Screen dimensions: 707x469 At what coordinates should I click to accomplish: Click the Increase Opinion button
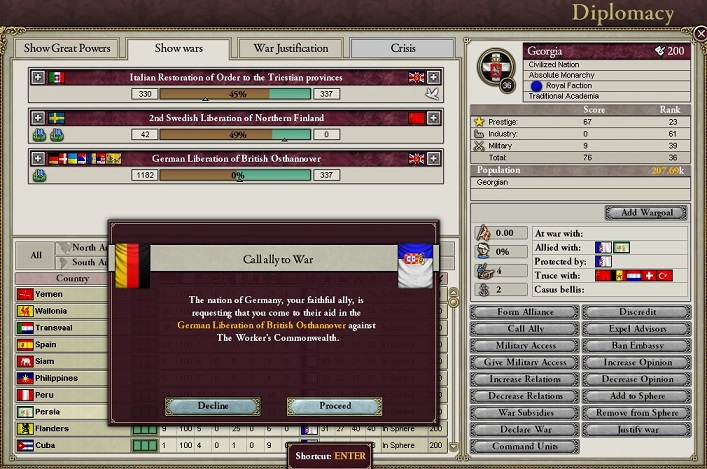637,362
